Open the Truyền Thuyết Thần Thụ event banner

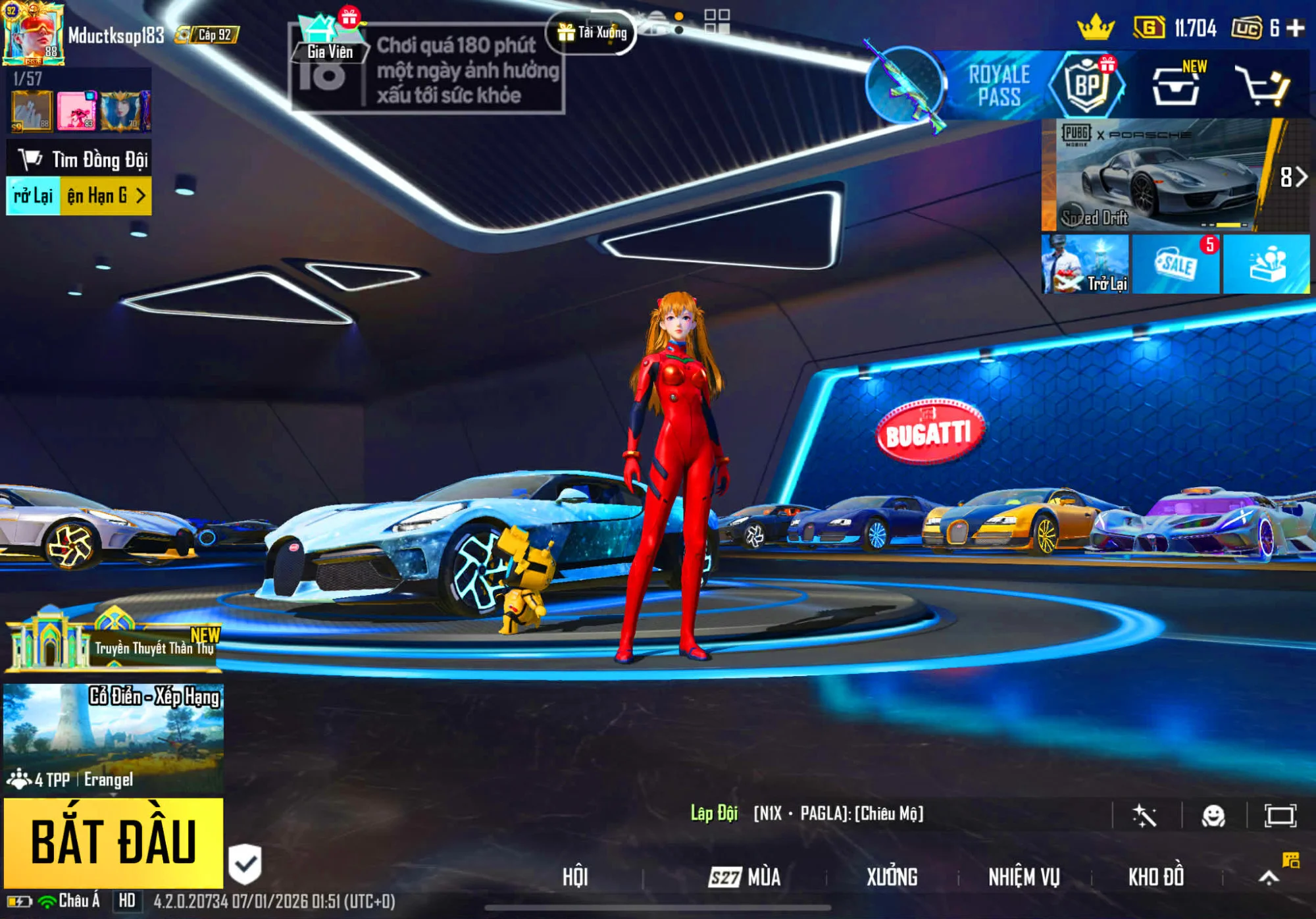click(113, 641)
